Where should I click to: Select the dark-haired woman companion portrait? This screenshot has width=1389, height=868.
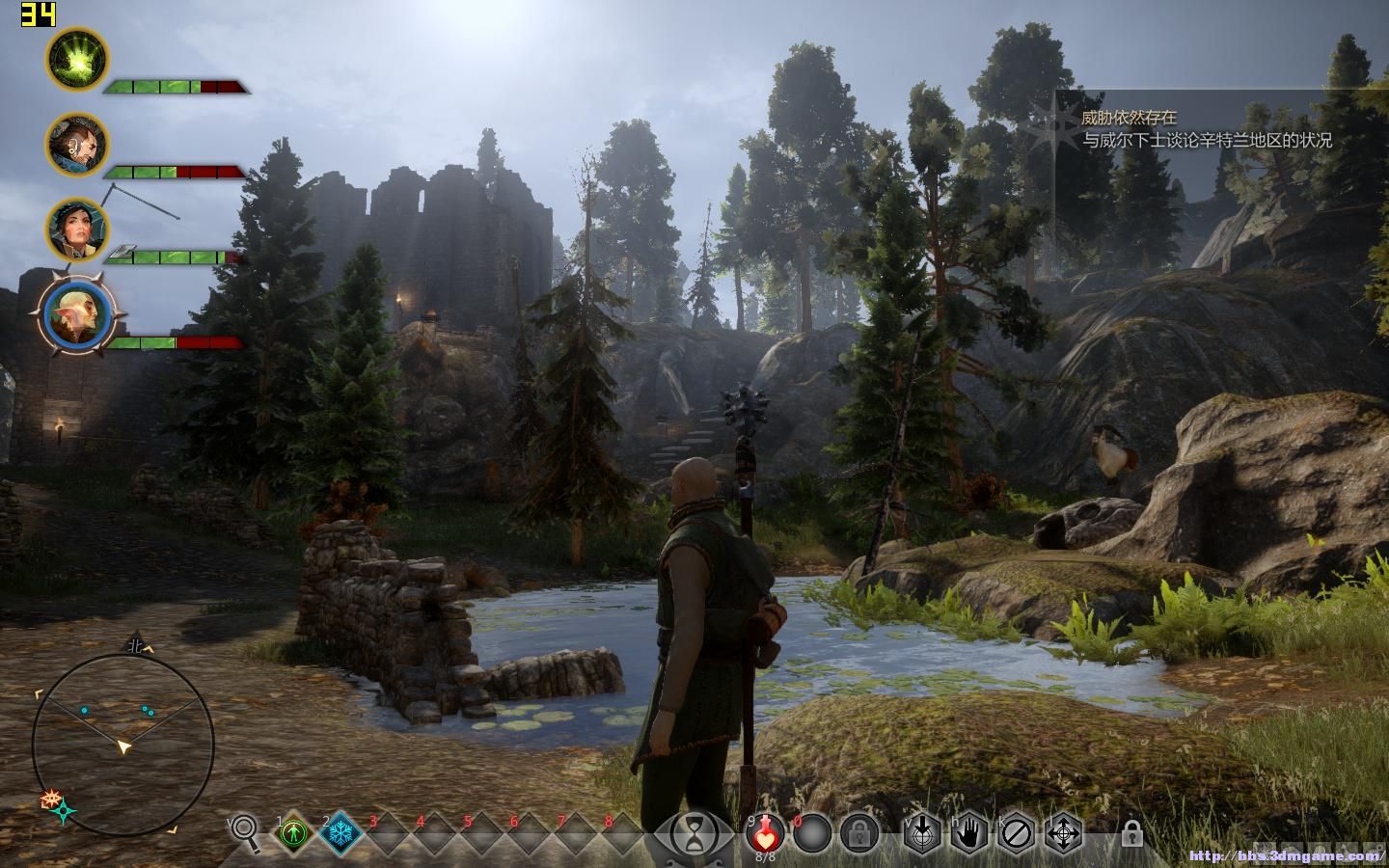point(77,230)
